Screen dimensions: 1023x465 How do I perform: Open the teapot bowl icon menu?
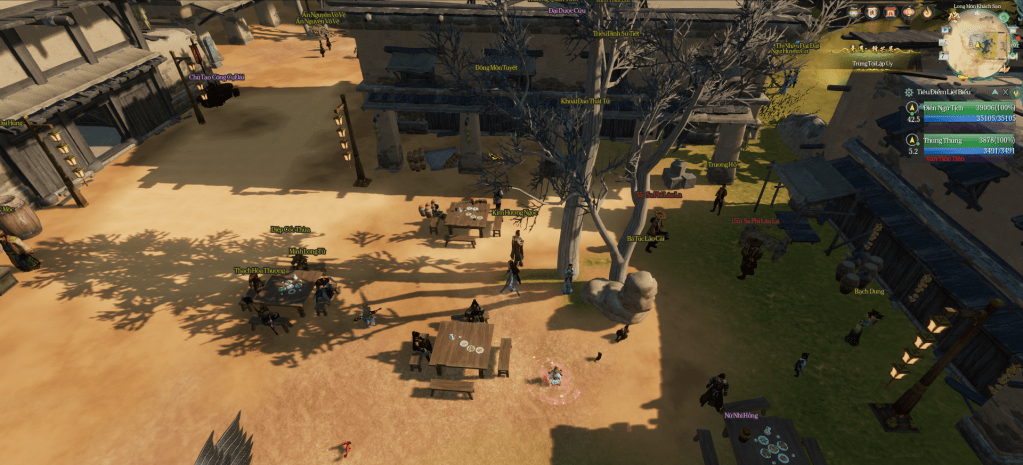click(x=853, y=12)
